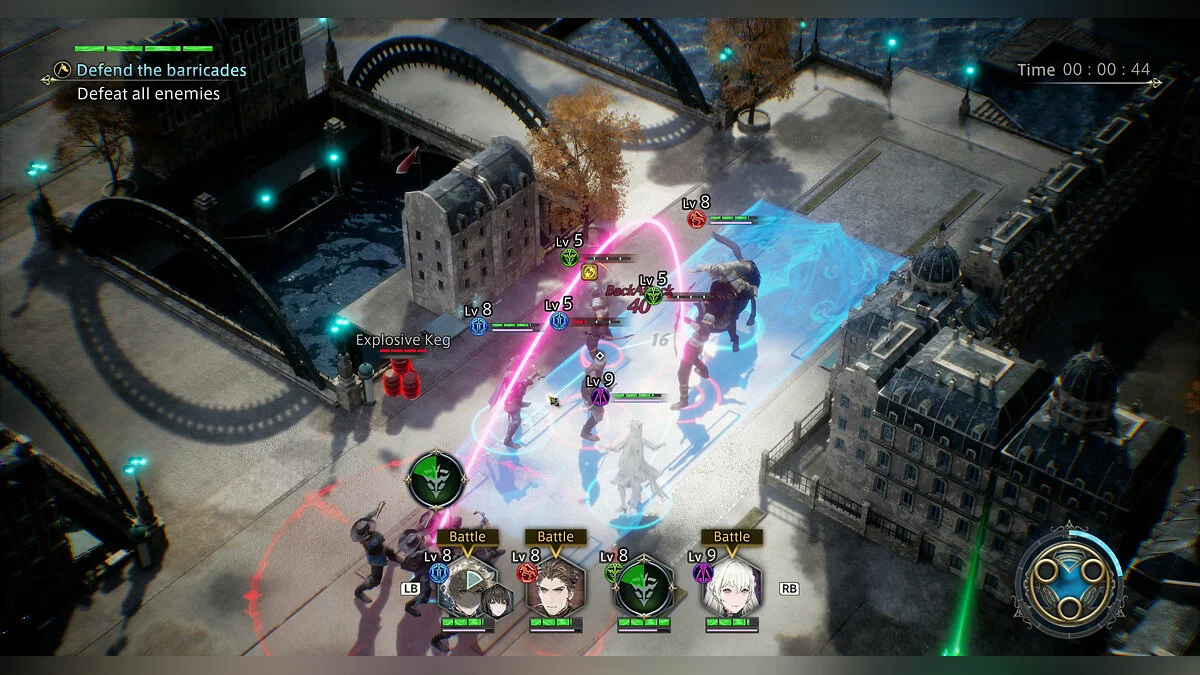
Task: Select the red cavalry icon beside the brown-haired portrait
Action: [x=526, y=574]
